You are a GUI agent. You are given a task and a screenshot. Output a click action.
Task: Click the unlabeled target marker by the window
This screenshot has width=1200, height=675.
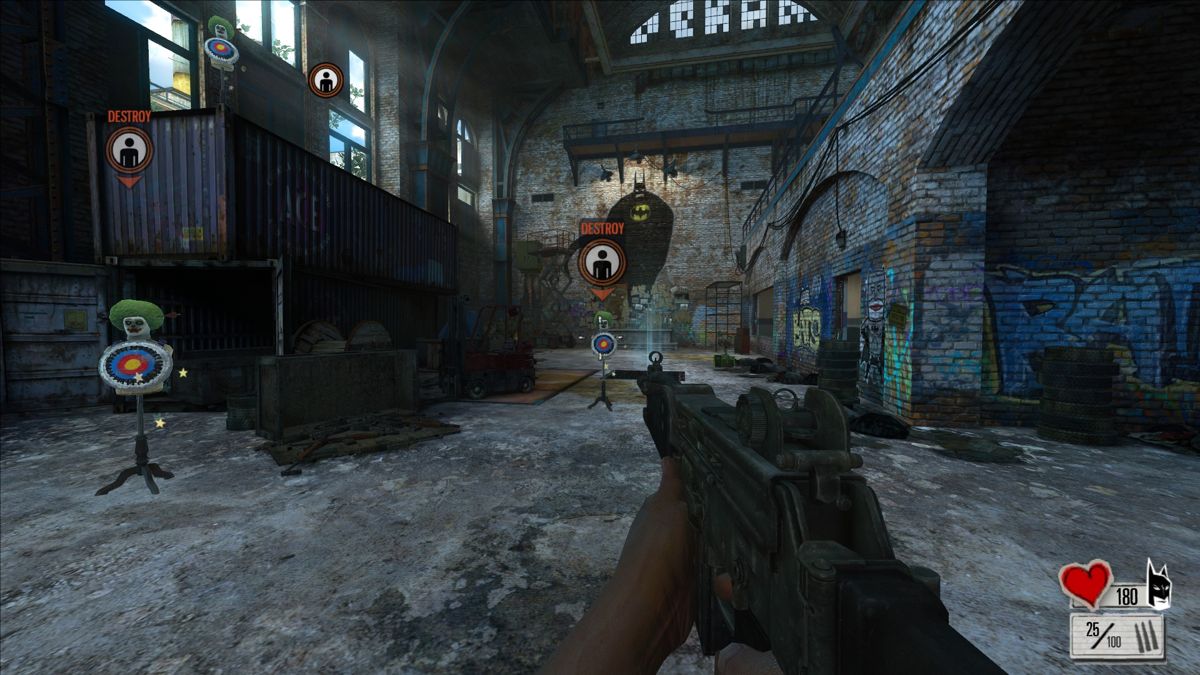click(x=326, y=80)
